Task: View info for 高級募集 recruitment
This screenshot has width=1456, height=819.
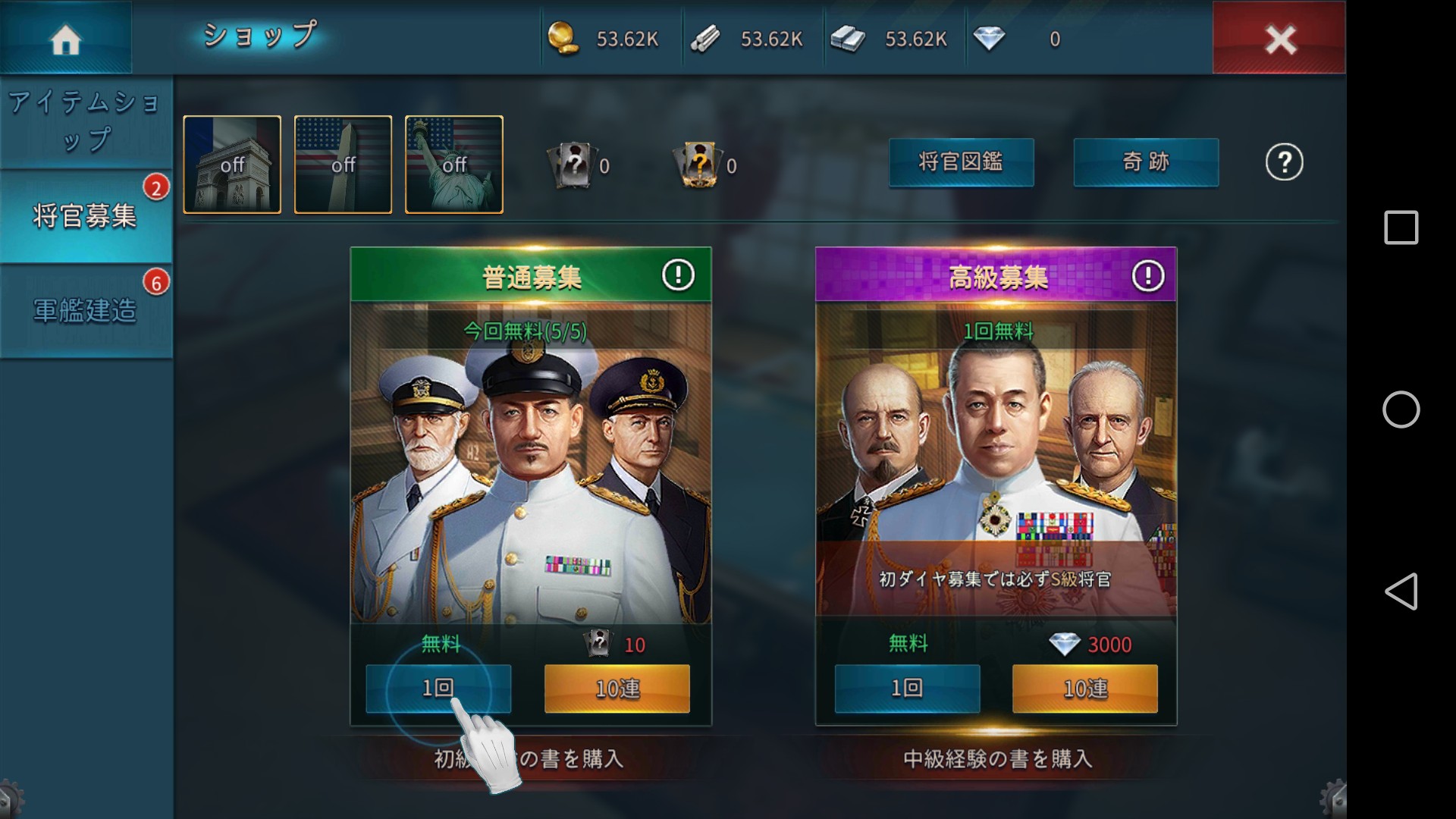Action: point(1147,276)
